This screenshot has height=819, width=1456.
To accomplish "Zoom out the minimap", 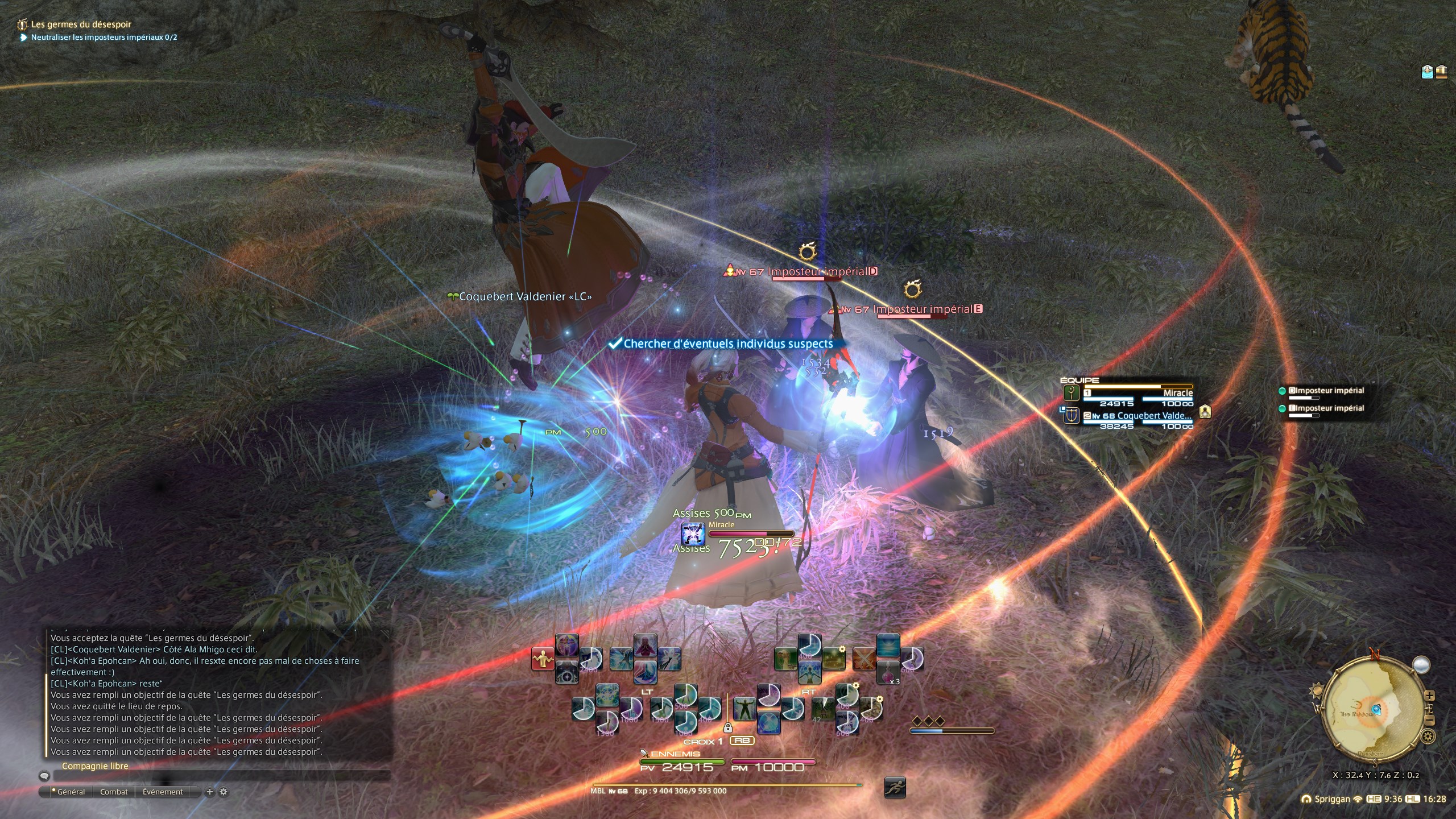I will (x=1430, y=721).
